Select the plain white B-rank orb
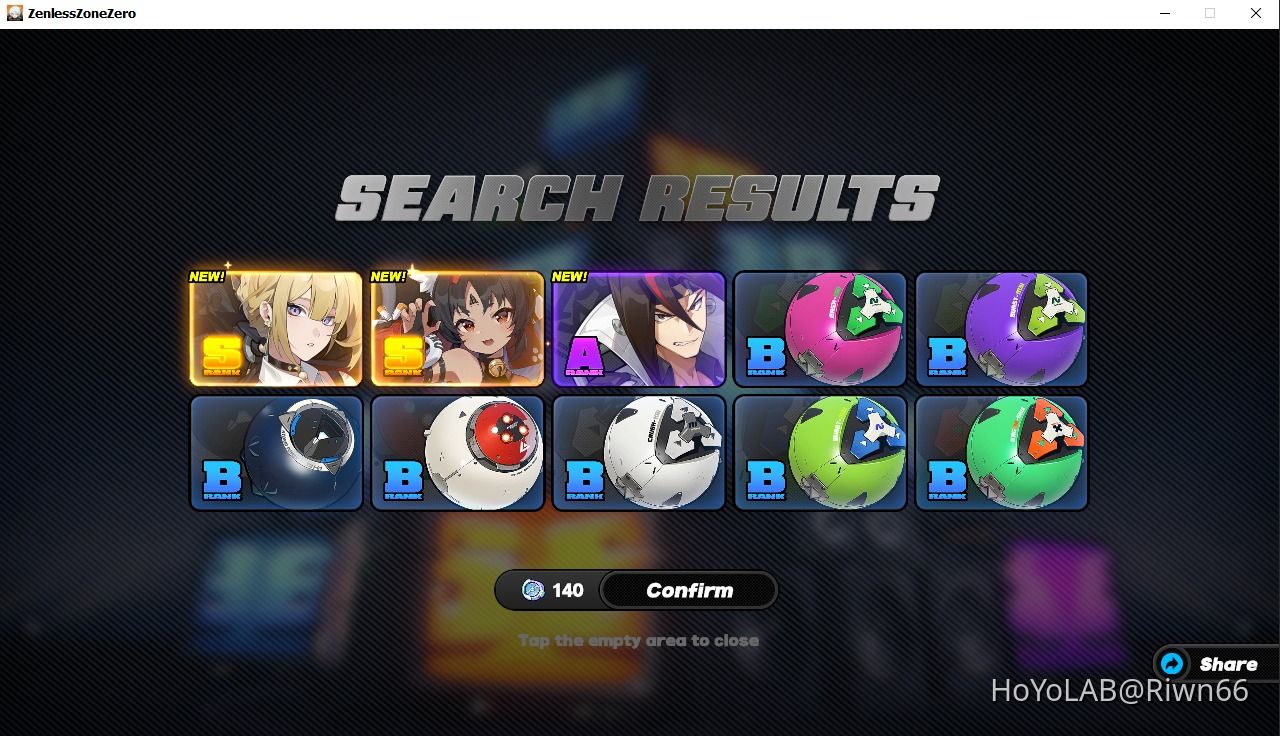This screenshot has height=736, width=1280. (638, 451)
